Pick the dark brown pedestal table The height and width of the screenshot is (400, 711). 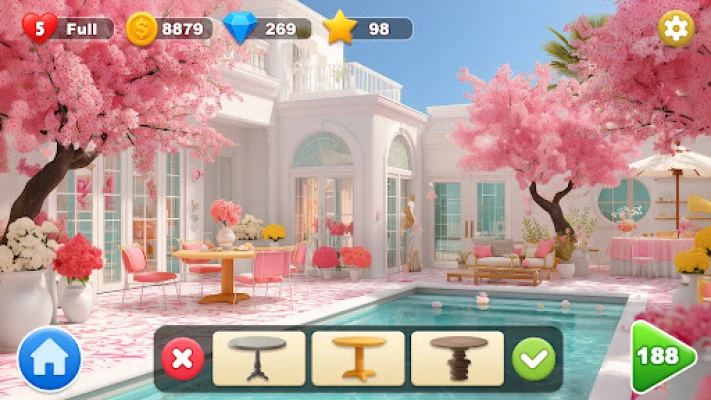pyautogui.click(x=457, y=358)
